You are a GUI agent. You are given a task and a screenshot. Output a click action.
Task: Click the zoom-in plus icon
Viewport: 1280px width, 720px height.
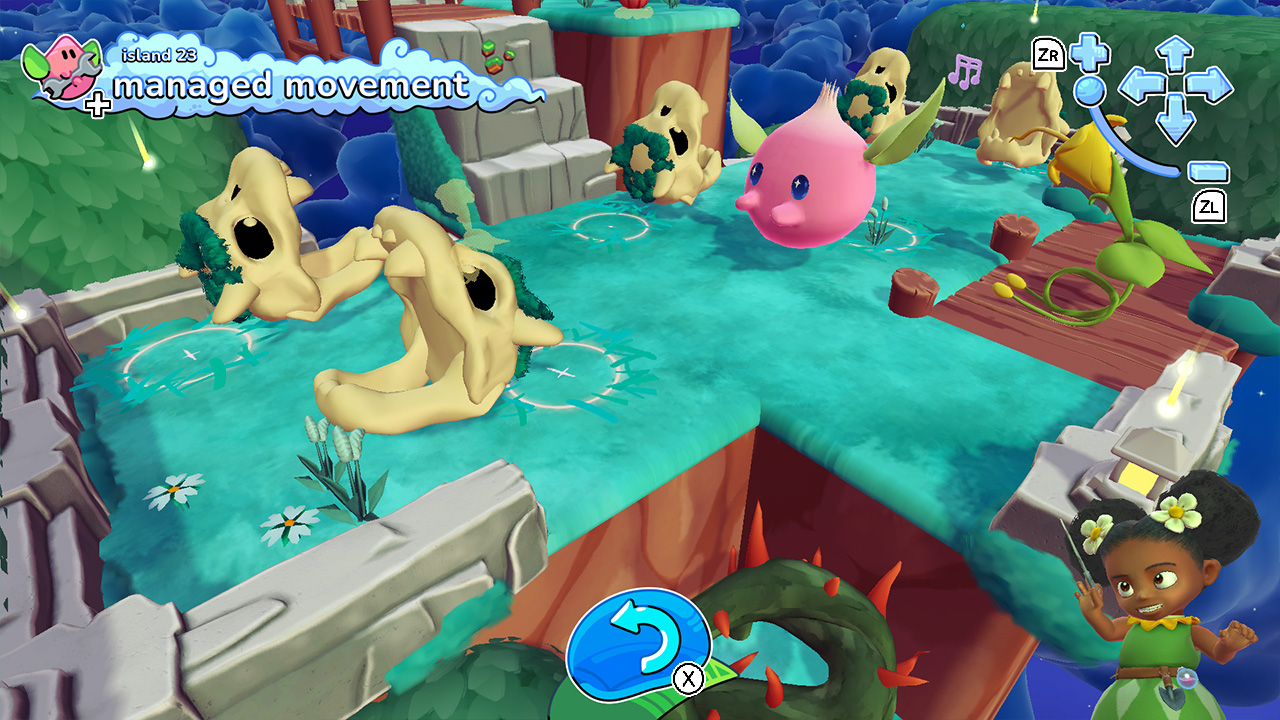(1089, 54)
